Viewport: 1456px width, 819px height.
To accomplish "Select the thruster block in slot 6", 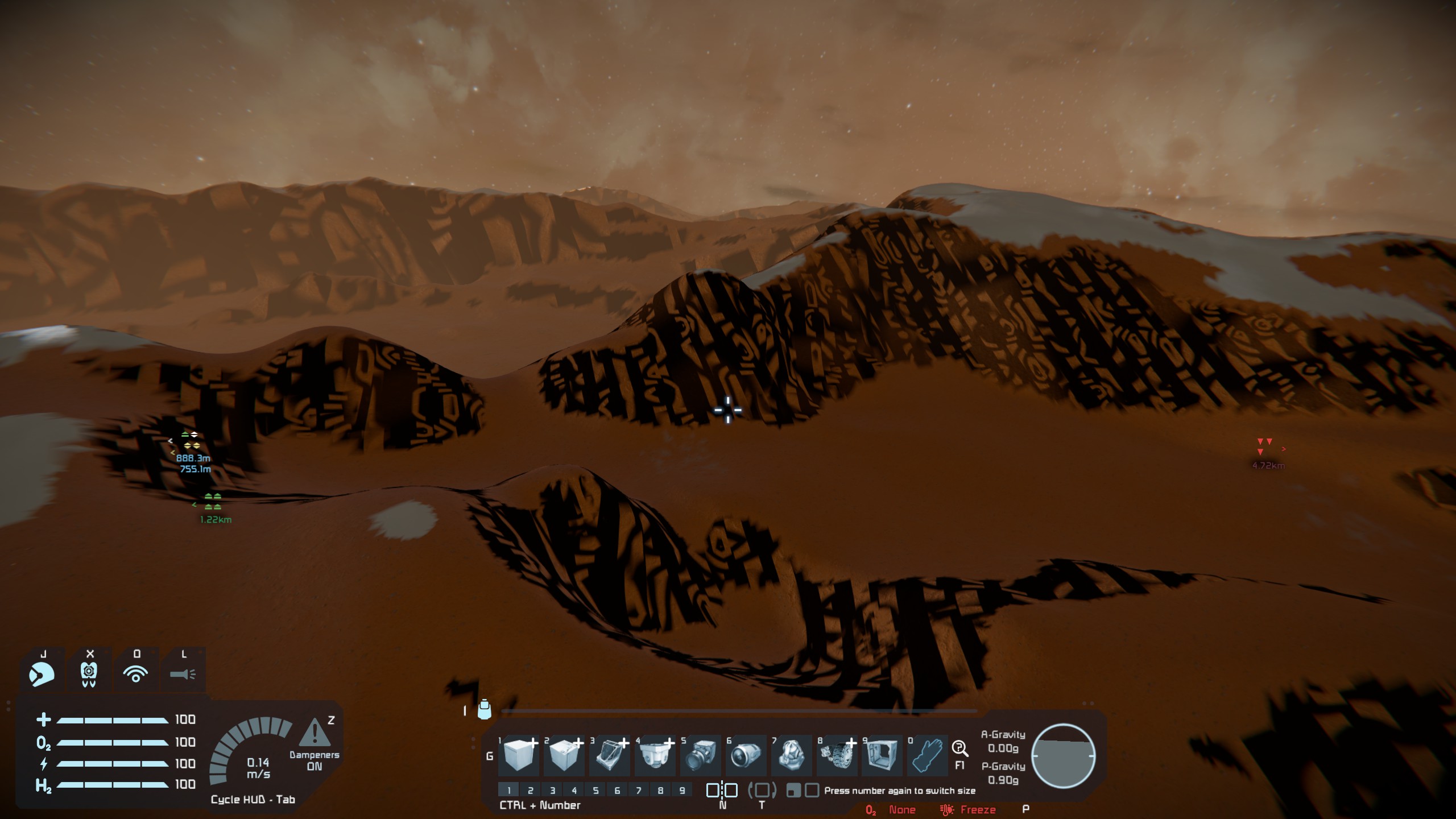I will tap(746, 755).
